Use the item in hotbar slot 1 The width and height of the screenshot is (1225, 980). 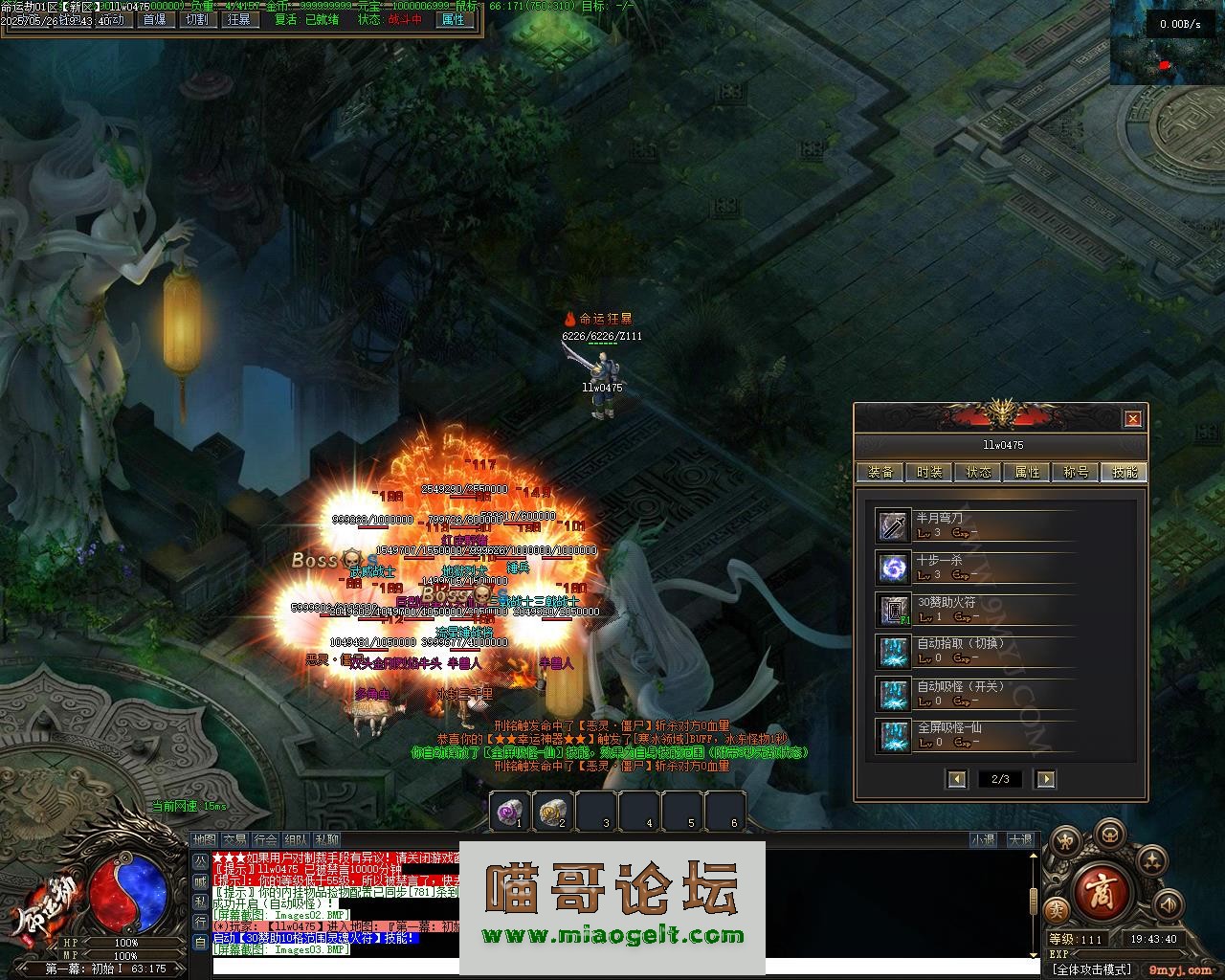coord(509,812)
